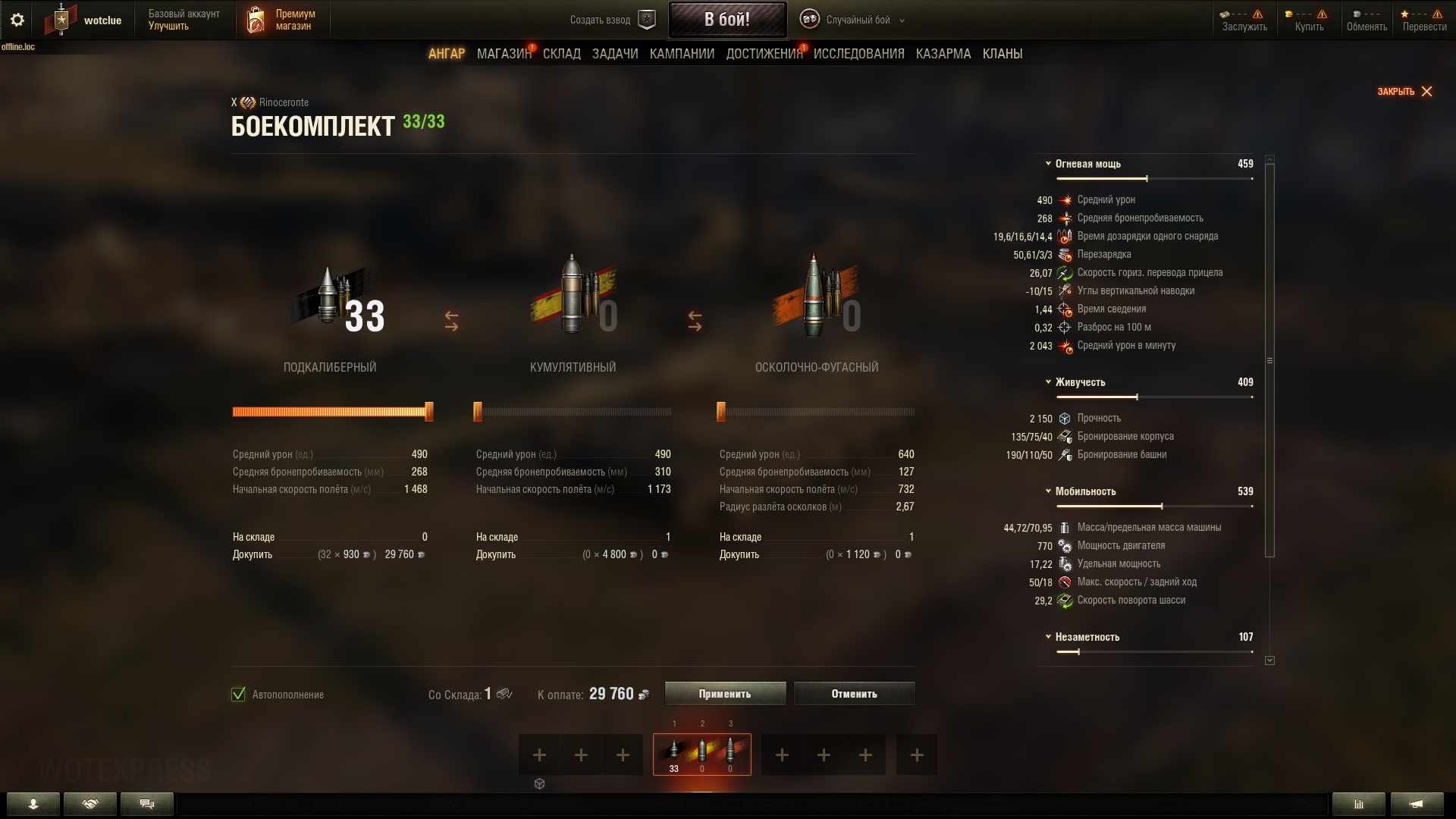Show the ДОСТИЖЕНИЯ tab
This screenshot has height=819, width=1456.
click(x=764, y=54)
